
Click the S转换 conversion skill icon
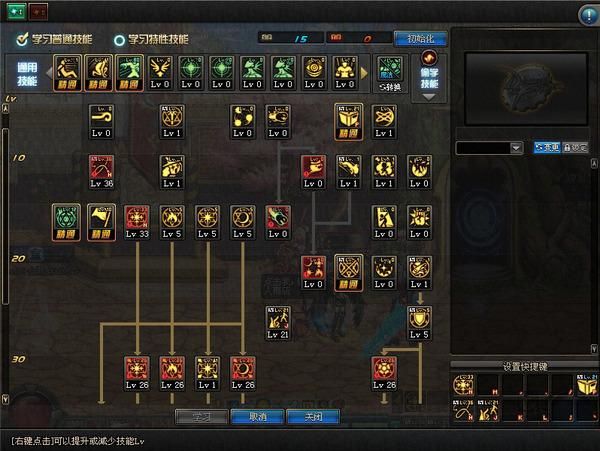[x=389, y=74]
